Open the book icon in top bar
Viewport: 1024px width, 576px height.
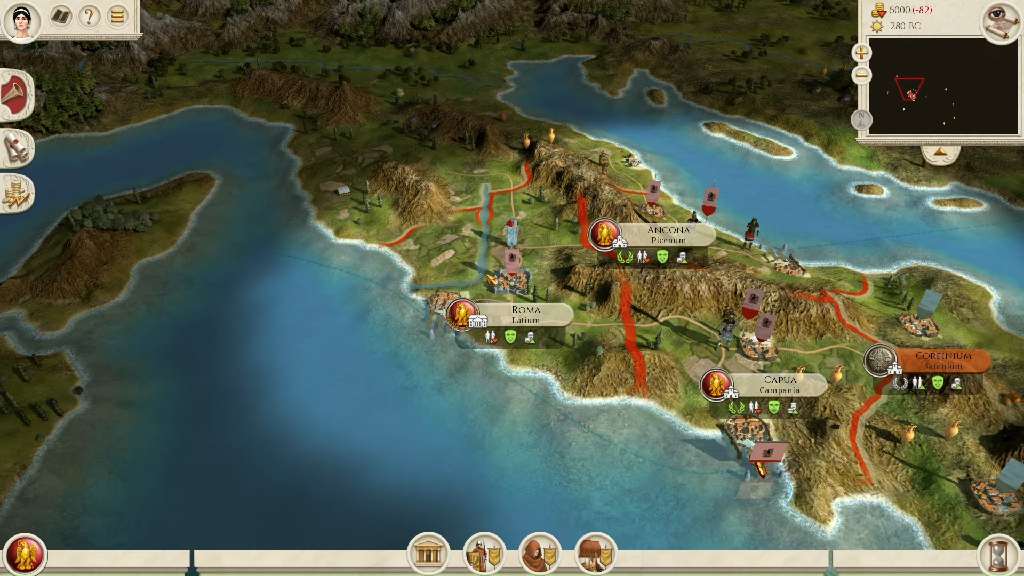pyautogui.click(x=61, y=17)
